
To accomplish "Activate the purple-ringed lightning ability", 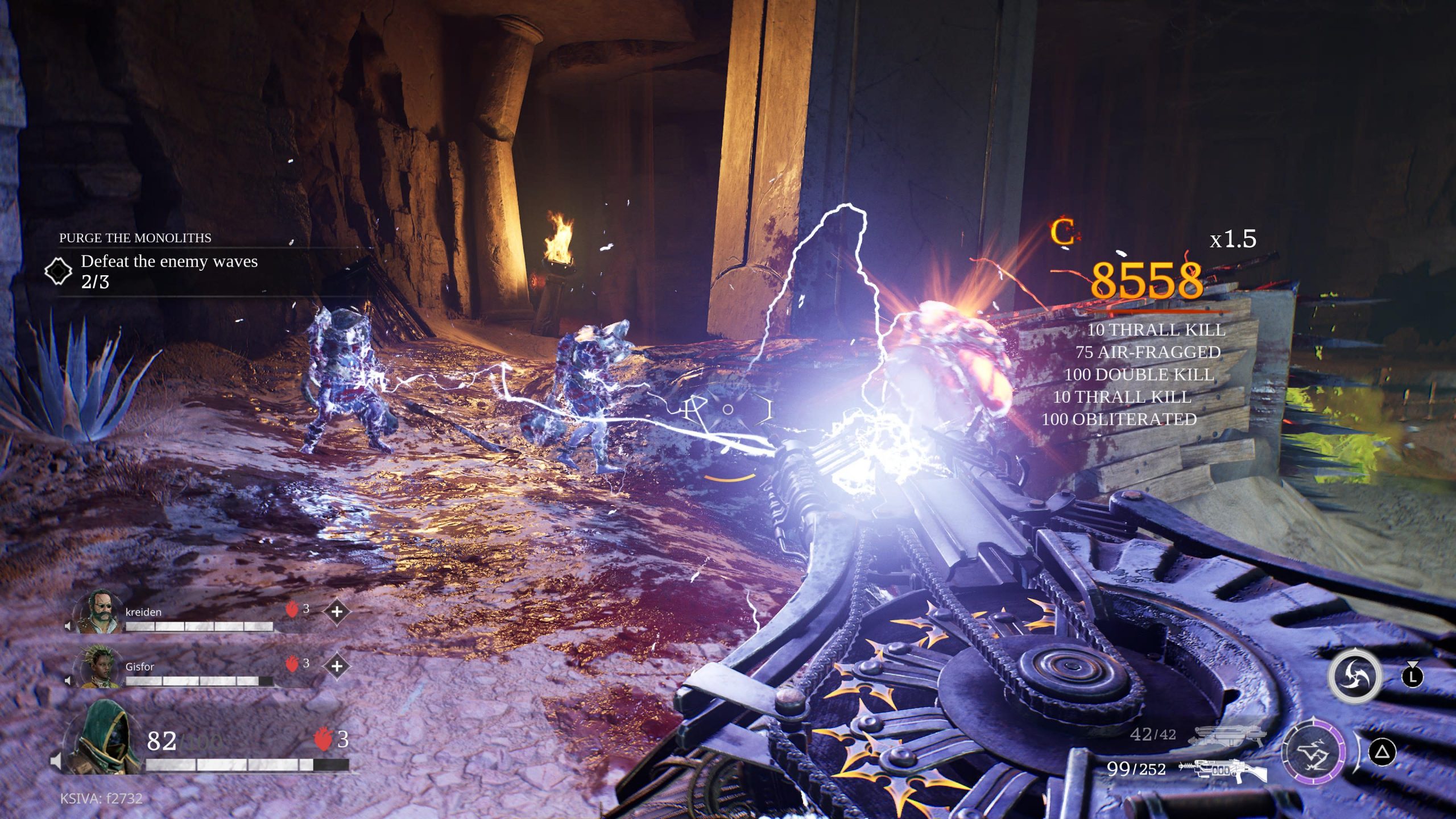I will point(1313,752).
